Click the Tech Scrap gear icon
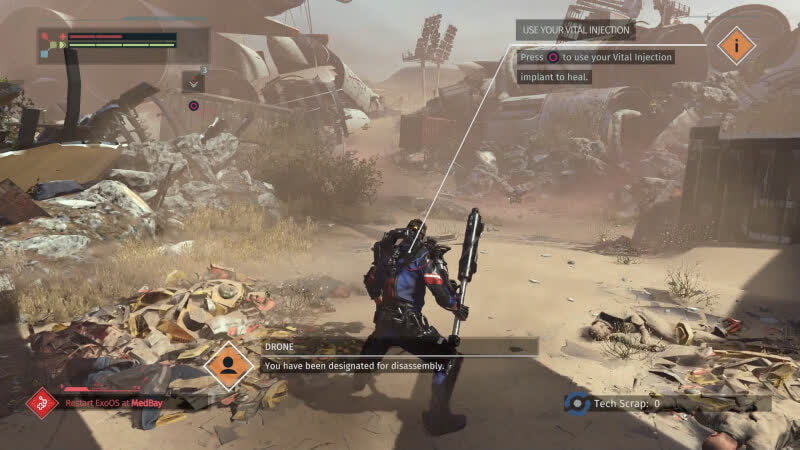The width and height of the screenshot is (800, 450). point(576,403)
